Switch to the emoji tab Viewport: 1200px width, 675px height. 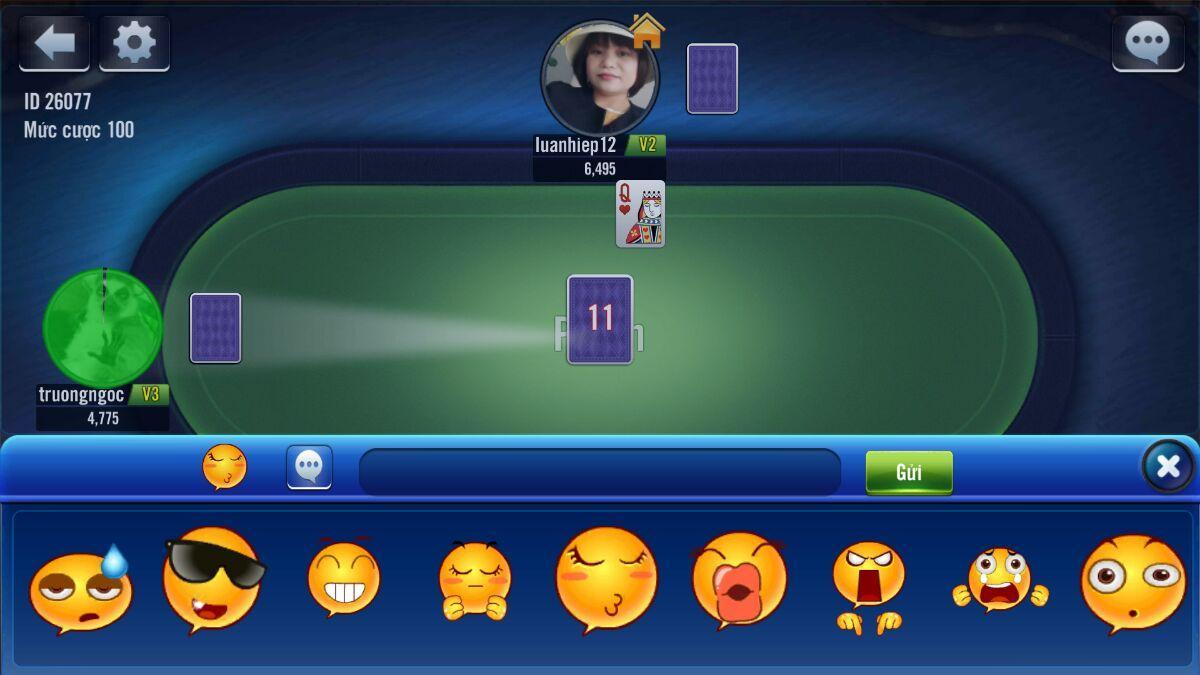click(x=225, y=467)
